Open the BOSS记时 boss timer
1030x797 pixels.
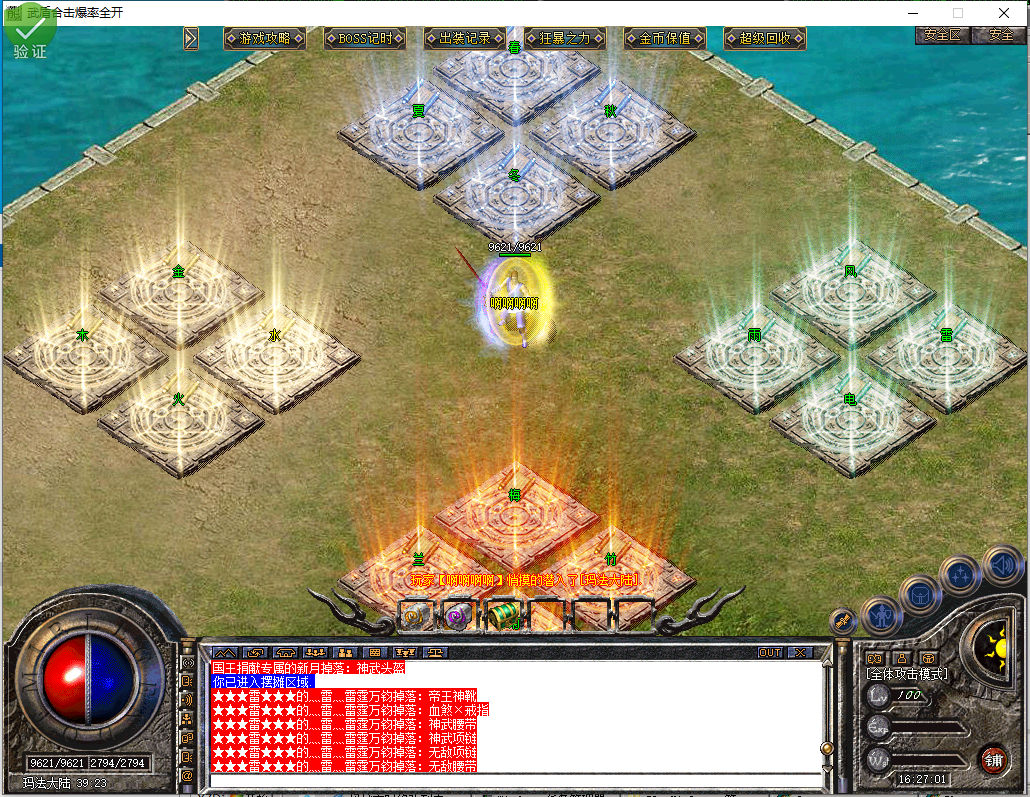pyautogui.click(x=365, y=38)
